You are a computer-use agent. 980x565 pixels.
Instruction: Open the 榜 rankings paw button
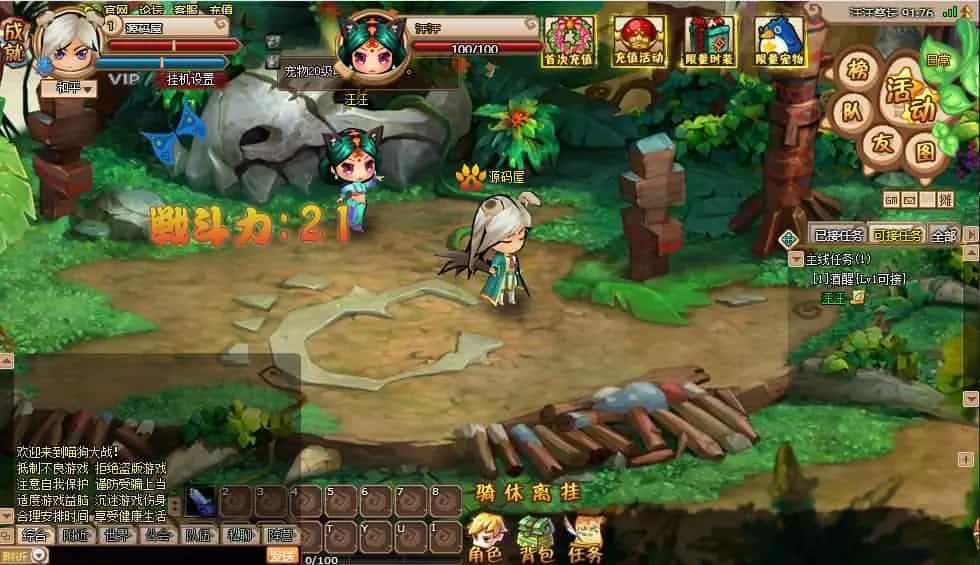[857, 71]
